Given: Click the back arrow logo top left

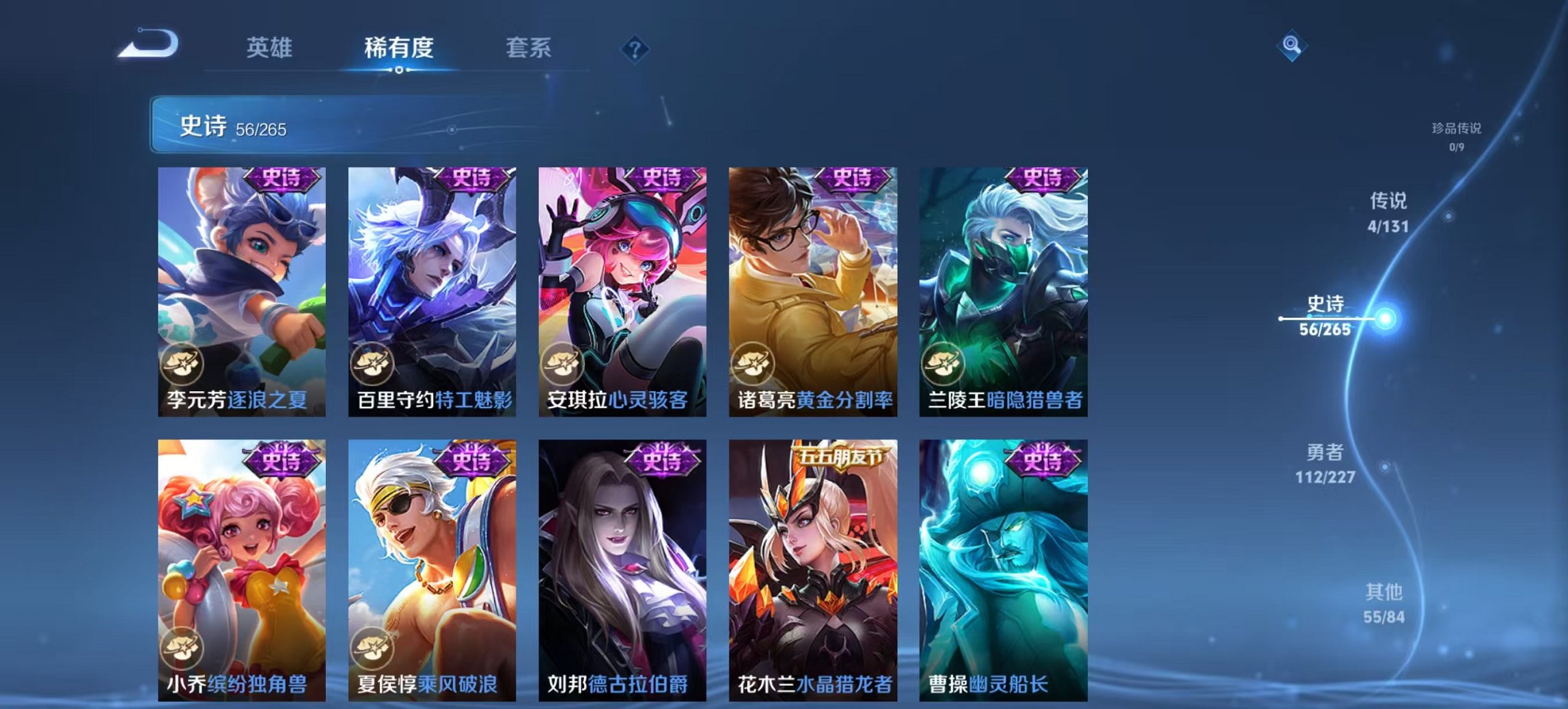Looking at the screenshot, I should [149, 43].
